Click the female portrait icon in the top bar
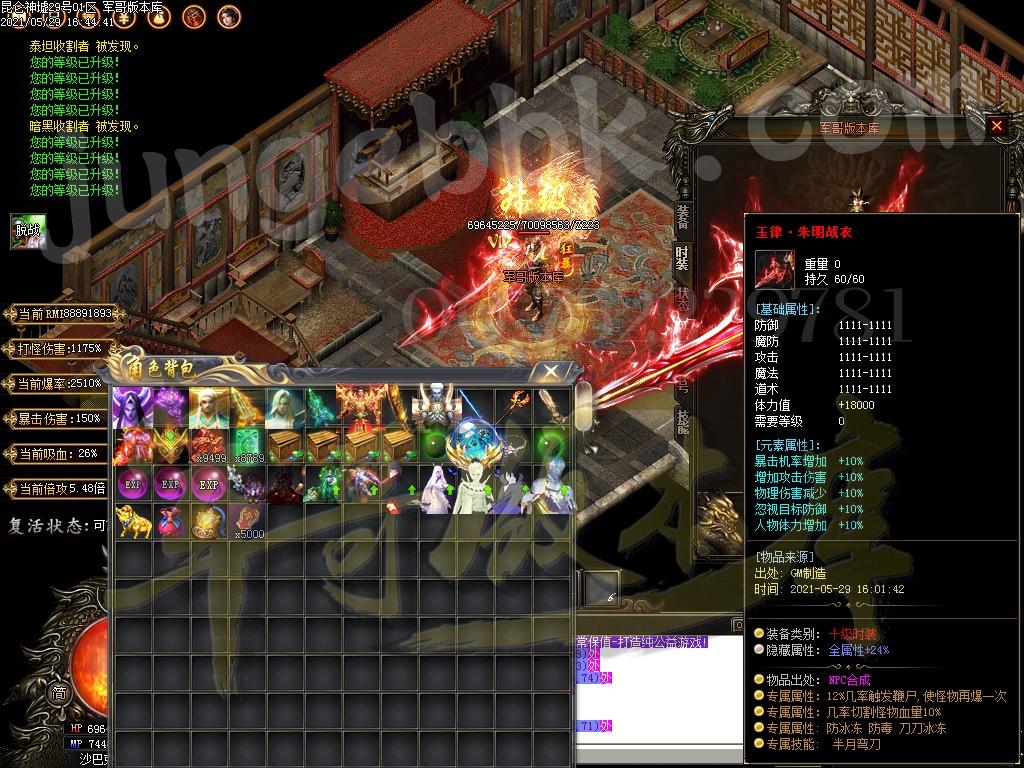Viewport: 1024px width, 768px height. [229, 15]
